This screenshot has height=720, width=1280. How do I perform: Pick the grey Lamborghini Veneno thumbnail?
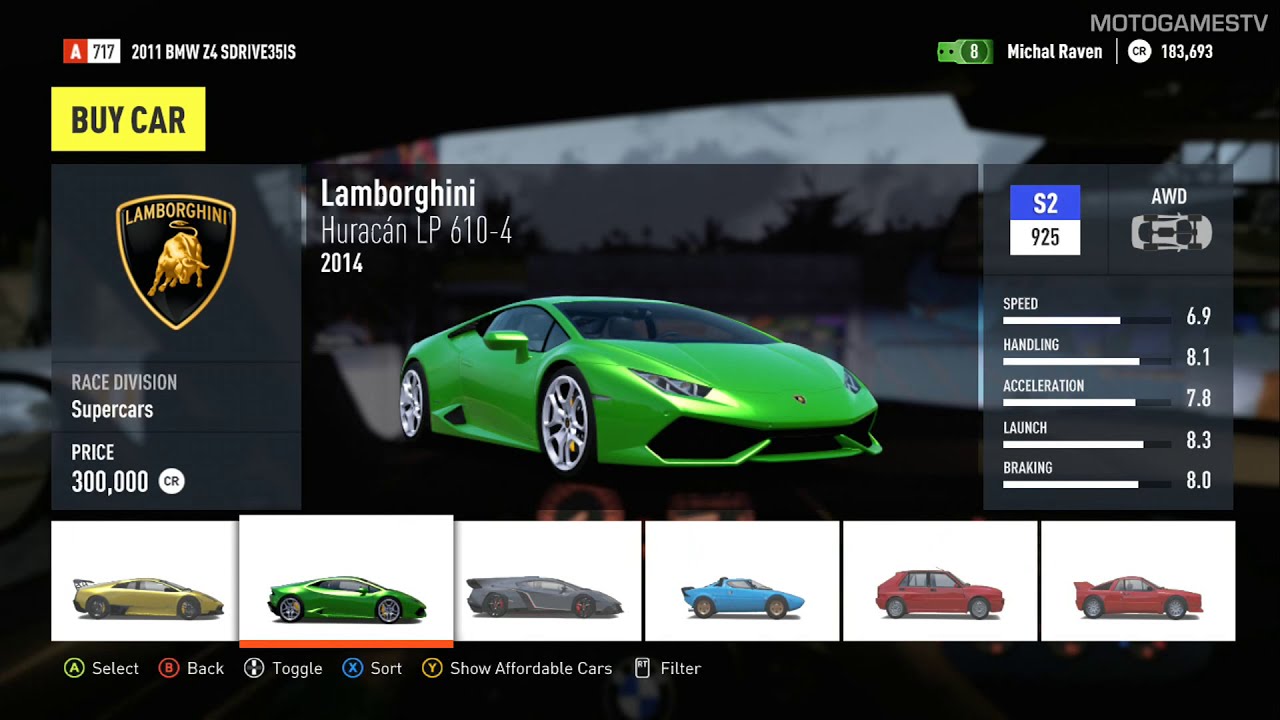[548, 581]
